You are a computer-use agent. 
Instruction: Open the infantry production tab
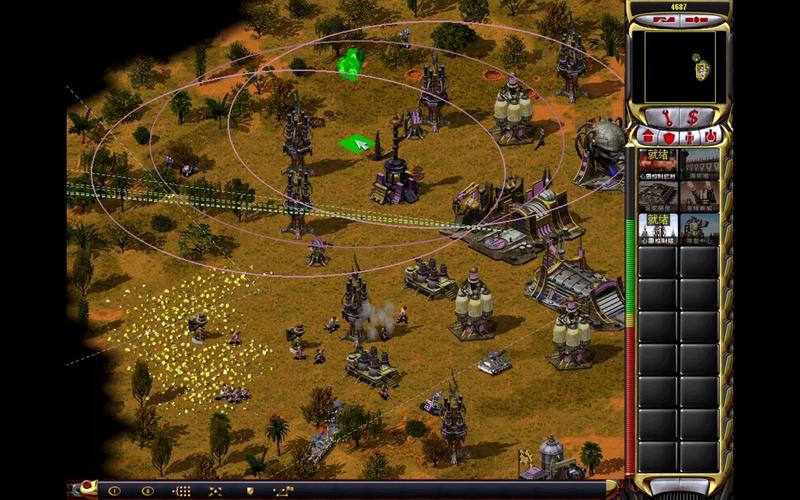coord(689,135)
